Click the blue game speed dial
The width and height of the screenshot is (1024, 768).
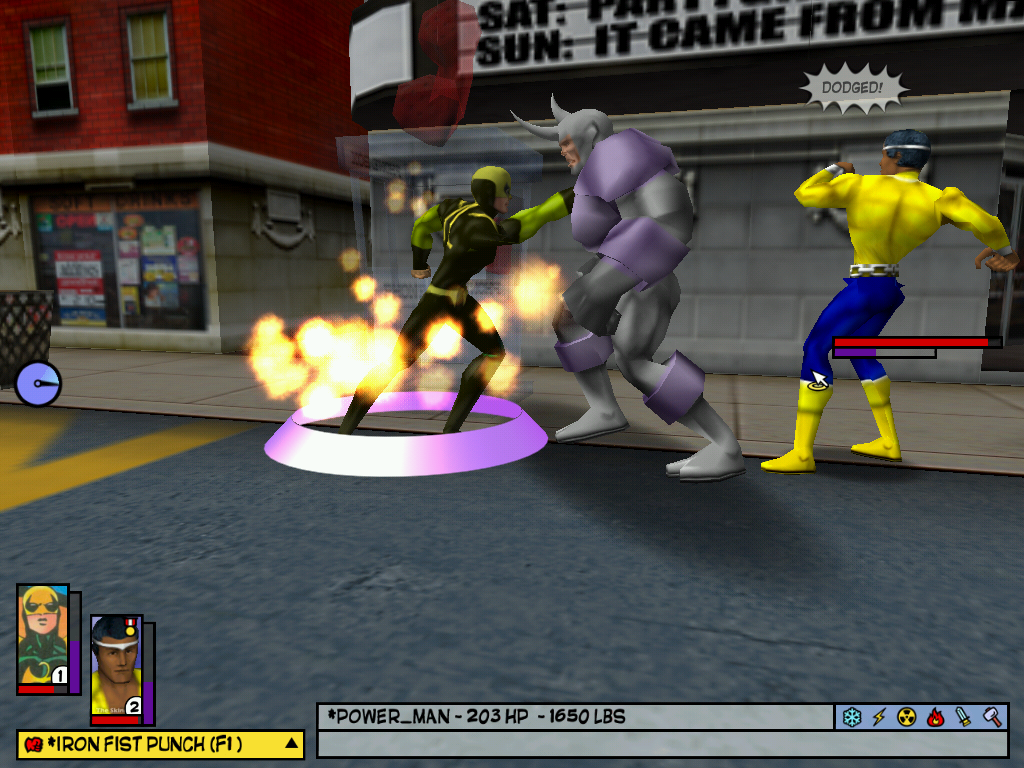38,383
